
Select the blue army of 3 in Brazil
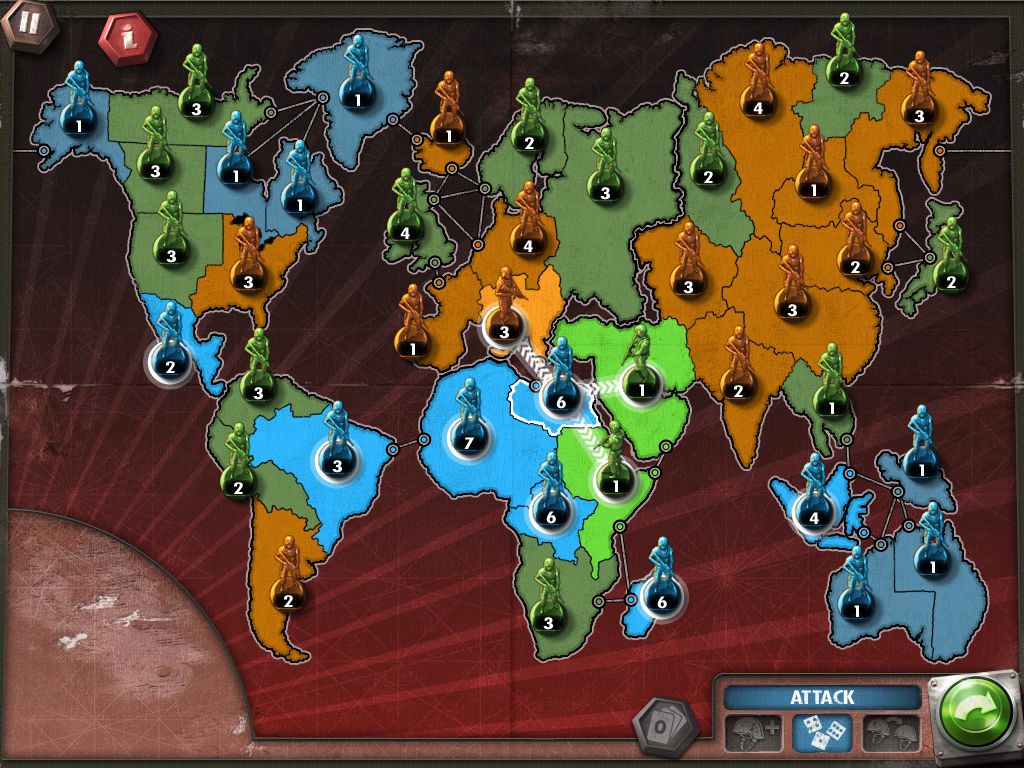[x=336, y=465]
